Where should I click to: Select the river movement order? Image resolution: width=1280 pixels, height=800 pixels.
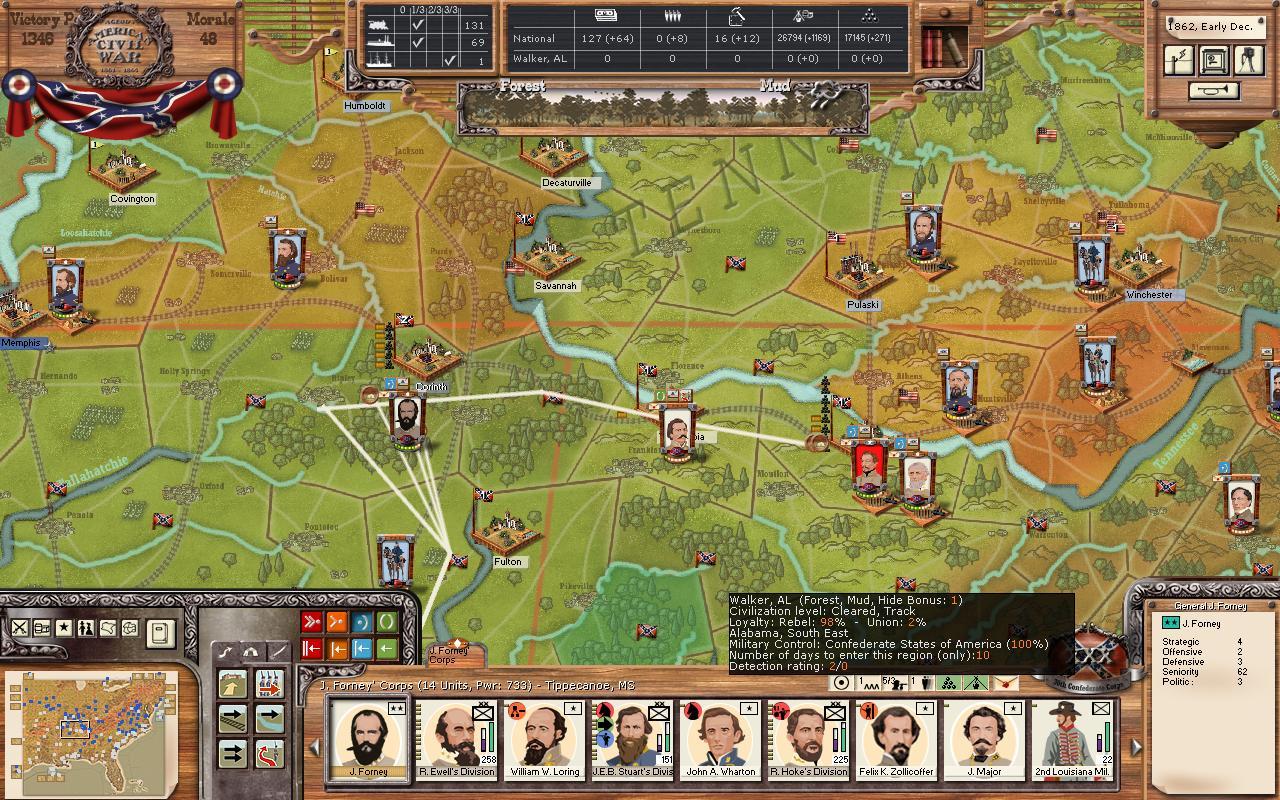pos(270,717)
